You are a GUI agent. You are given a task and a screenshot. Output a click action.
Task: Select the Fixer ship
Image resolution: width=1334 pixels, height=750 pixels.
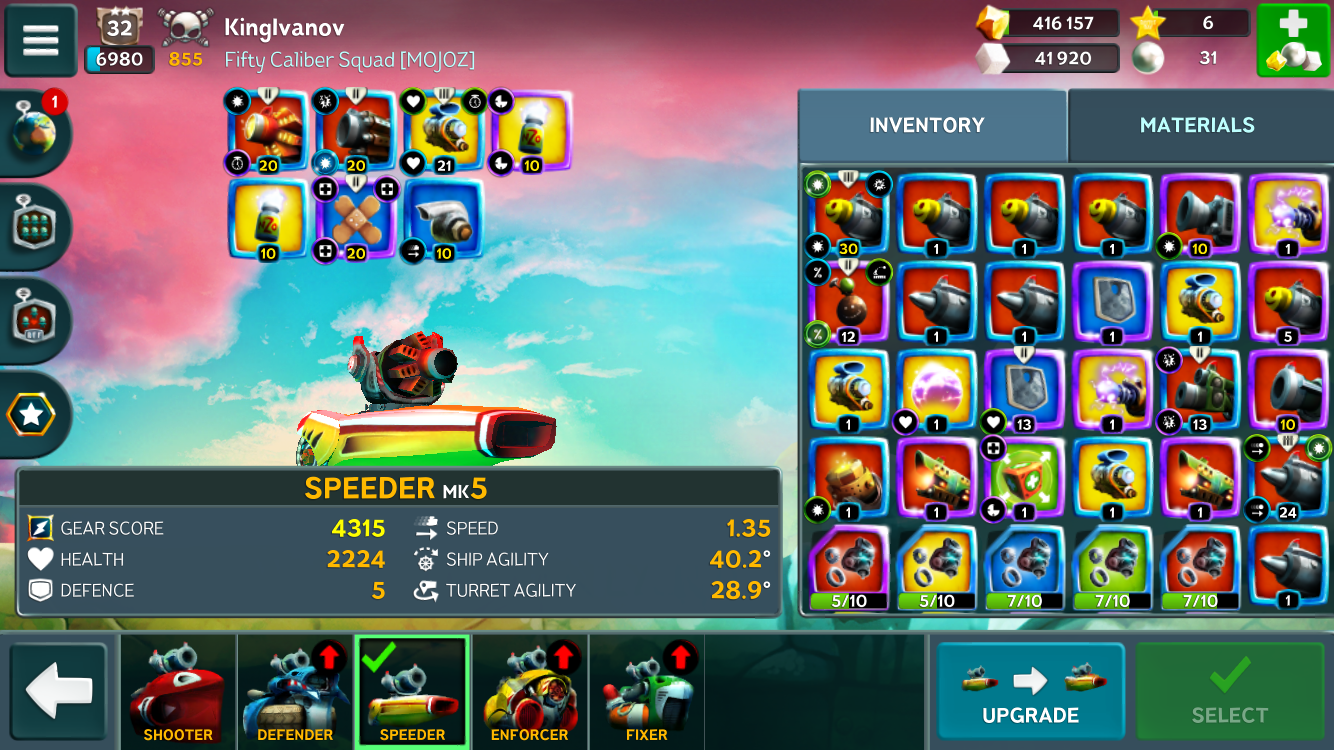pos(646,692)
